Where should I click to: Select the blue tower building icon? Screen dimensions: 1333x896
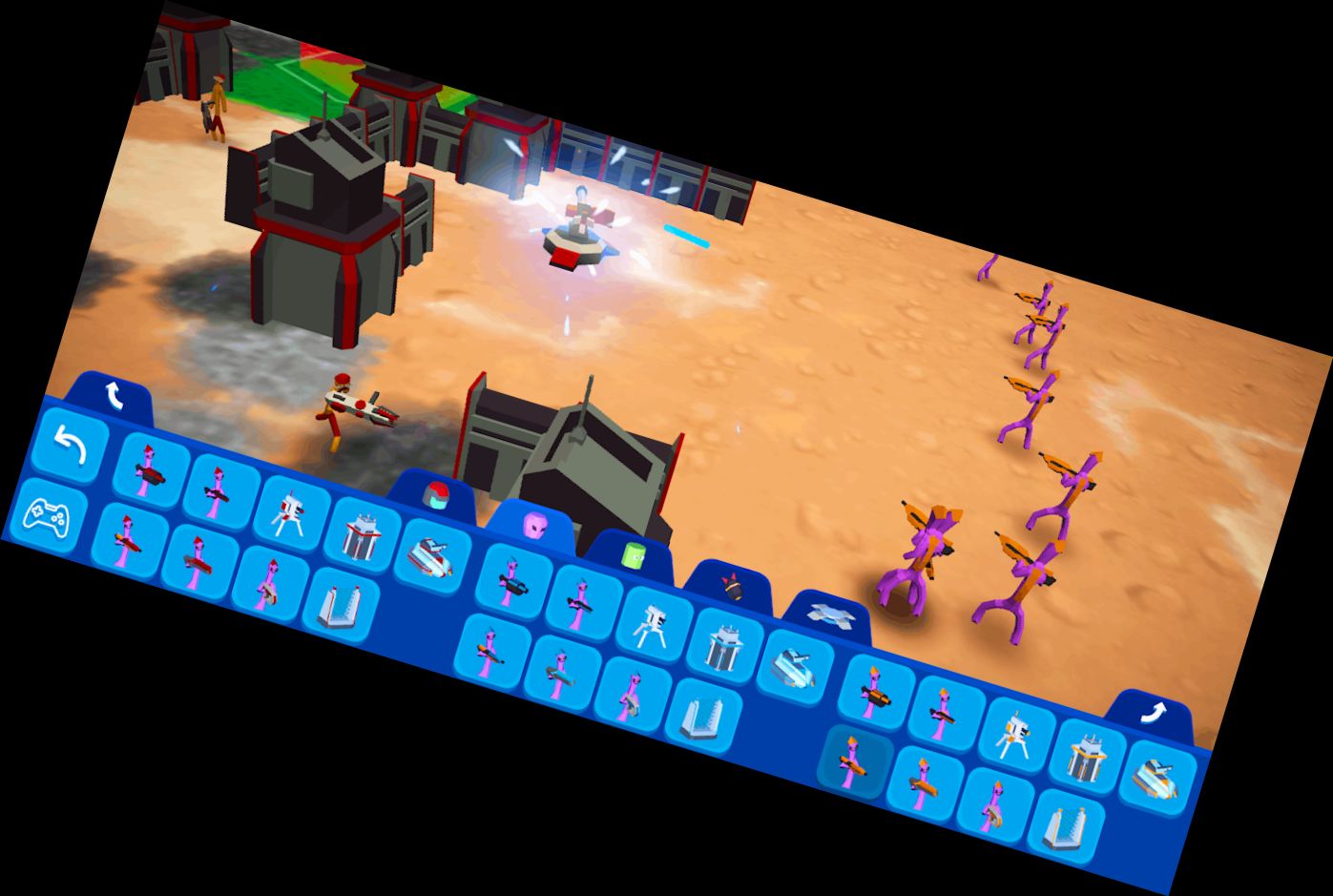pos(723,647)
